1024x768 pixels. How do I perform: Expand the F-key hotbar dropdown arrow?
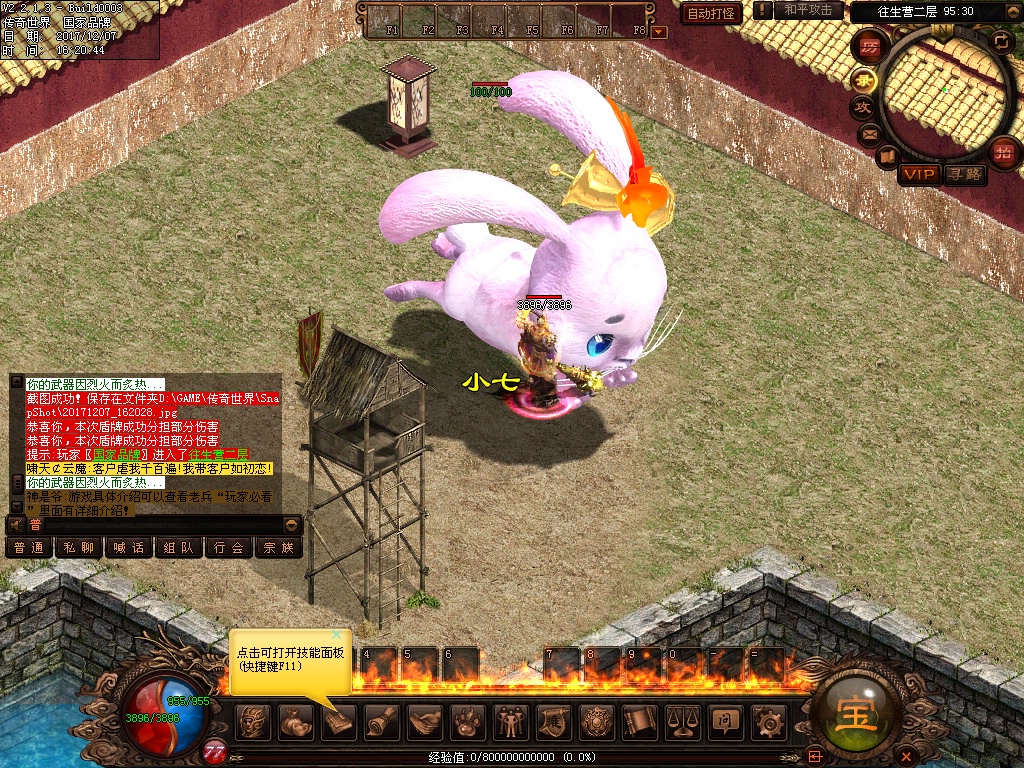coord(658,32)
